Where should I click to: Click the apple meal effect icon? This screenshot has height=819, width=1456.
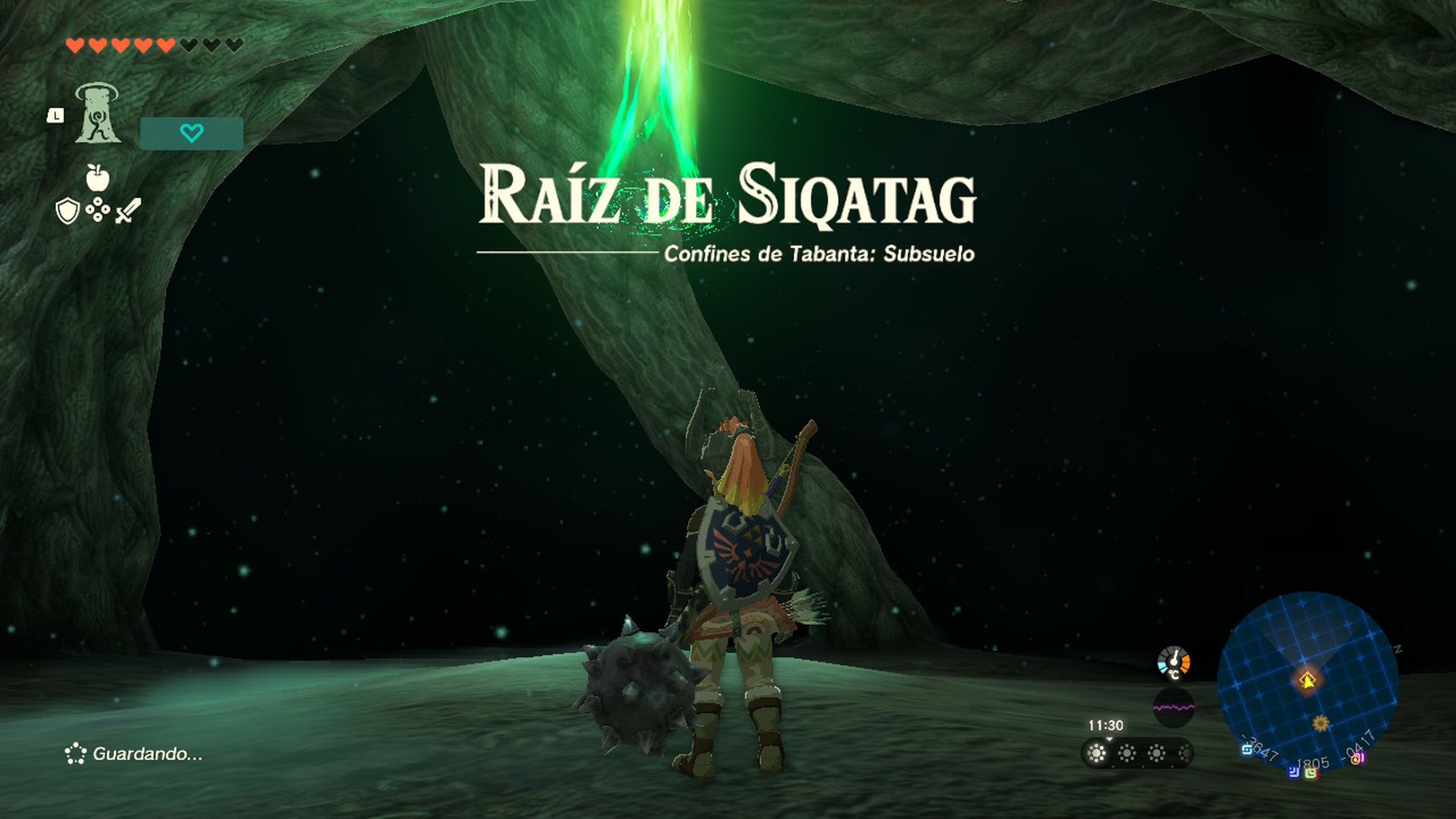click(x=97, y=179)
